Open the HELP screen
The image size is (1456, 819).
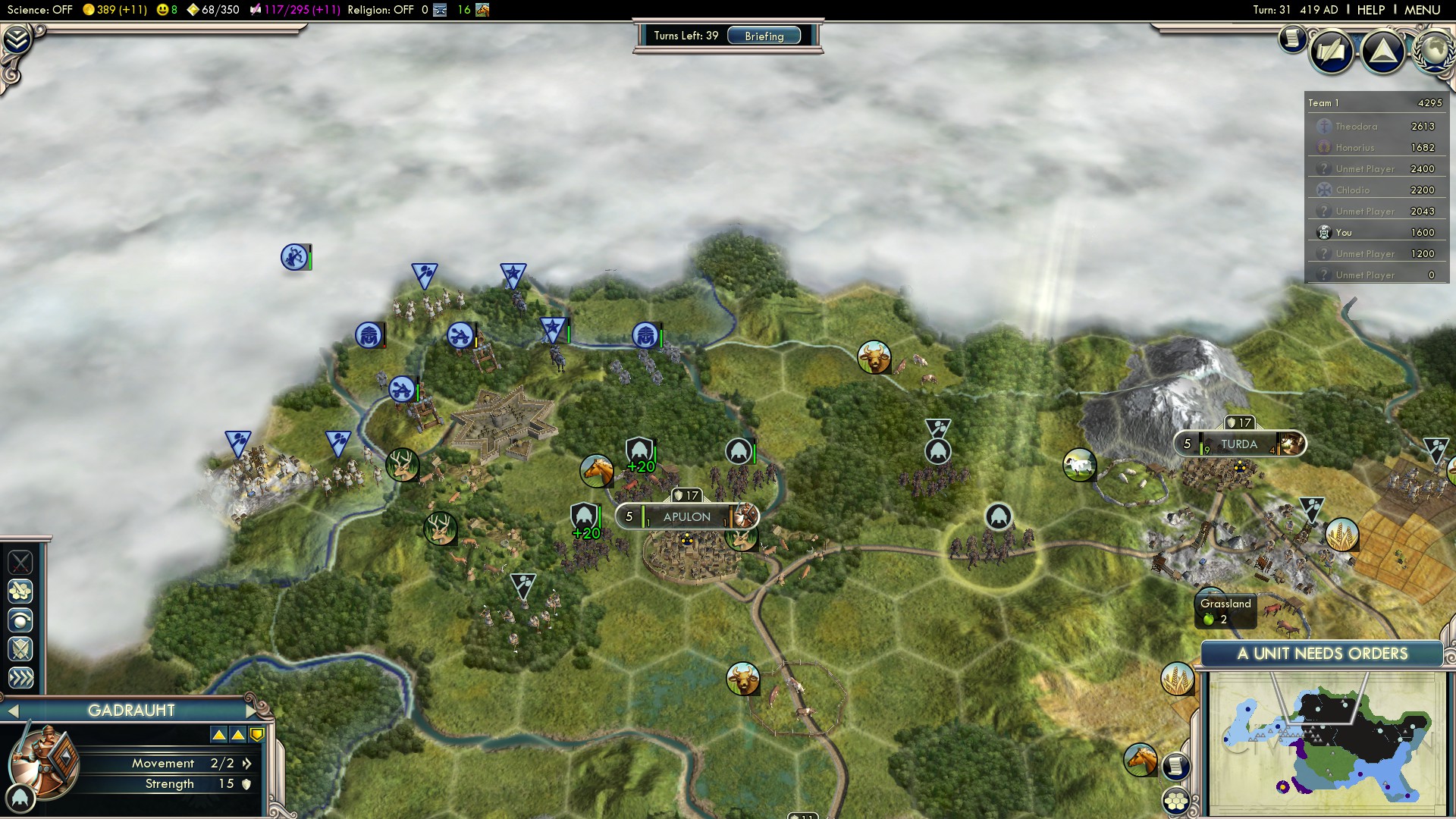pyautogui.click(x=1370, y=10)
